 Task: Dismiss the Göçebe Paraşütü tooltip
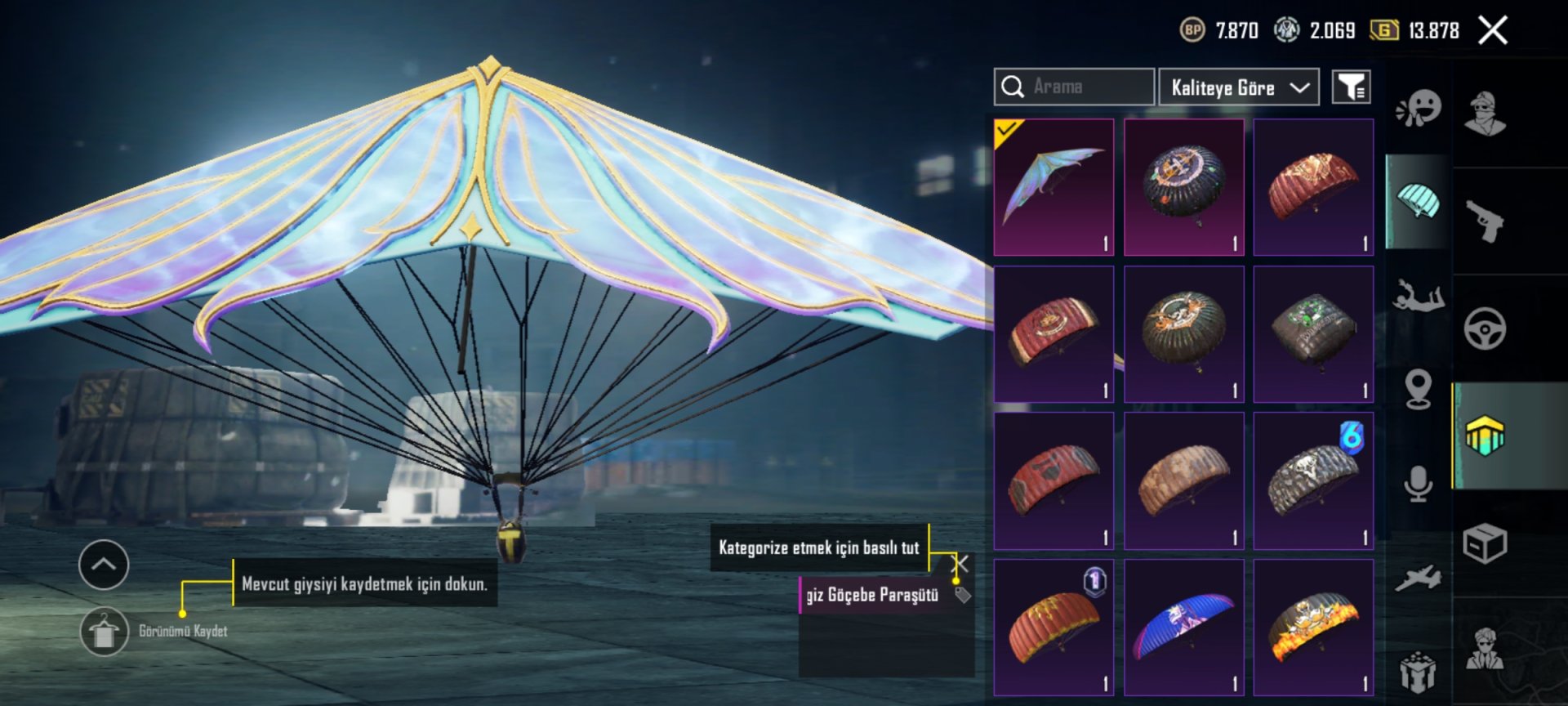tap(962, 563)
